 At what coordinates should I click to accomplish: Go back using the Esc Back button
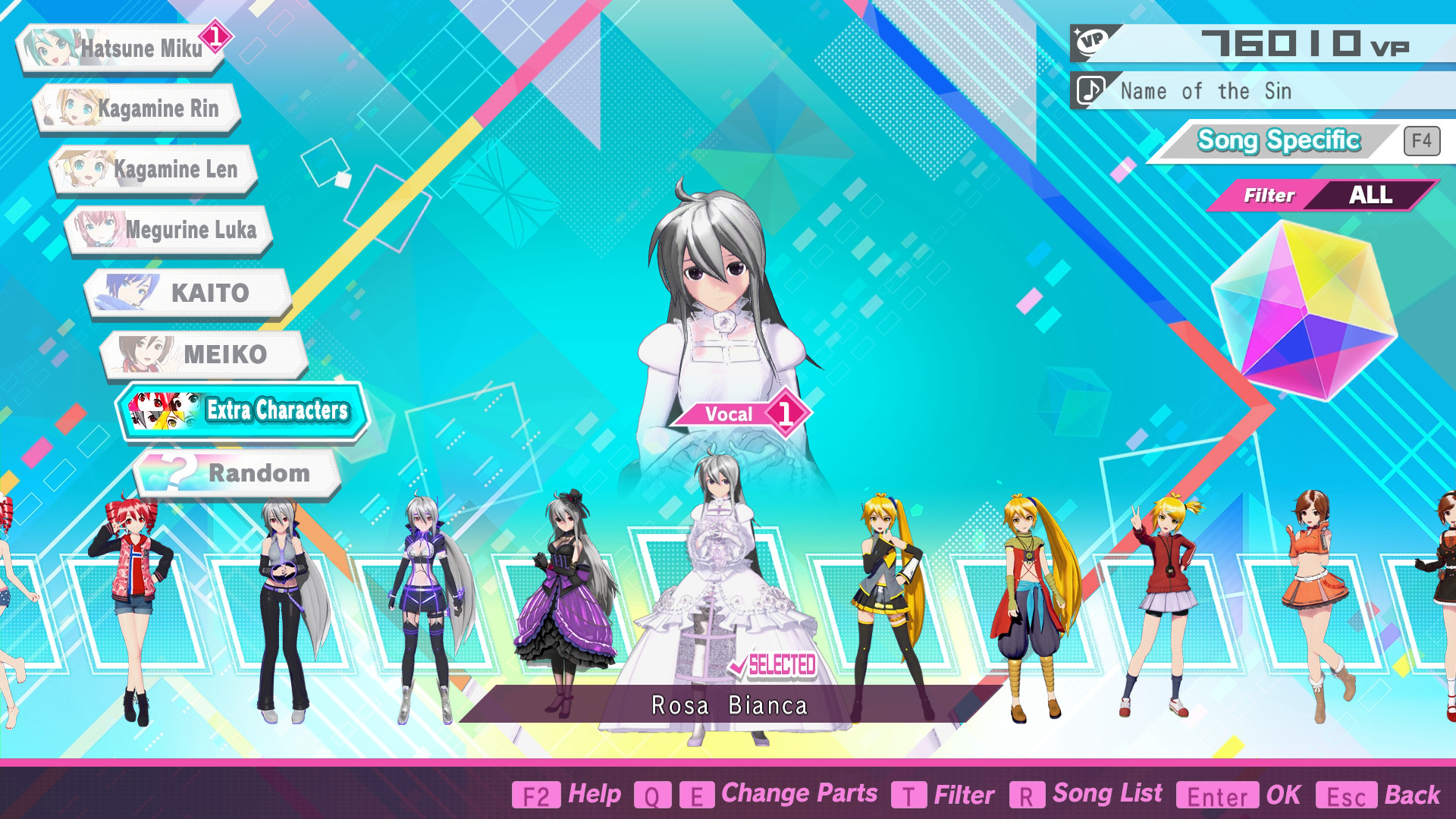coord(1412,795)
